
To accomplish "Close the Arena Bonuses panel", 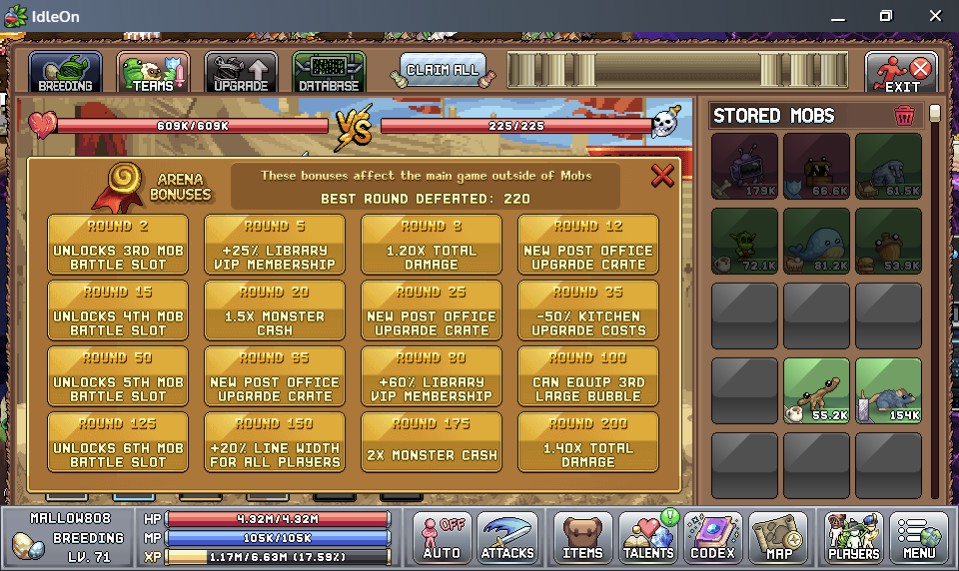I will [662, 176].
